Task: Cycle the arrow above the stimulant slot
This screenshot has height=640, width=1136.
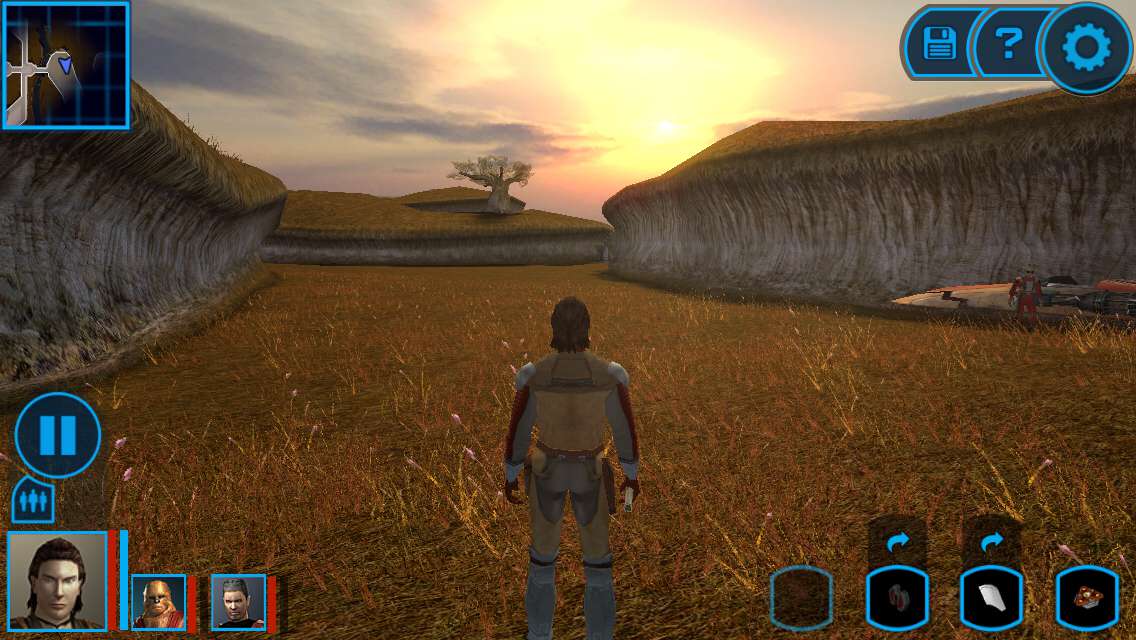Action: click(x=897, y=542)
